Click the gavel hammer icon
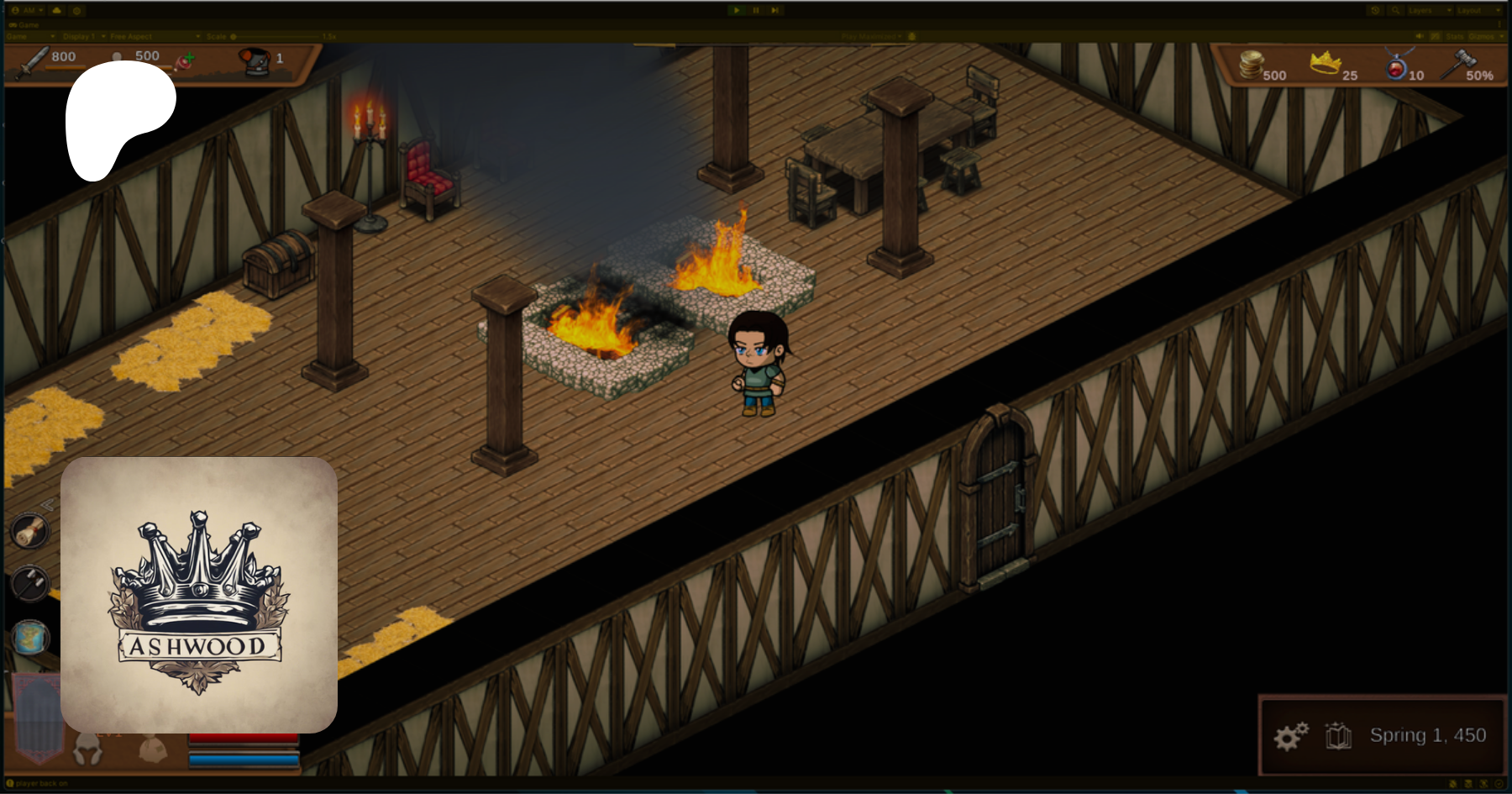Viewport: 1512px width, 794px height. [1459, 64]
